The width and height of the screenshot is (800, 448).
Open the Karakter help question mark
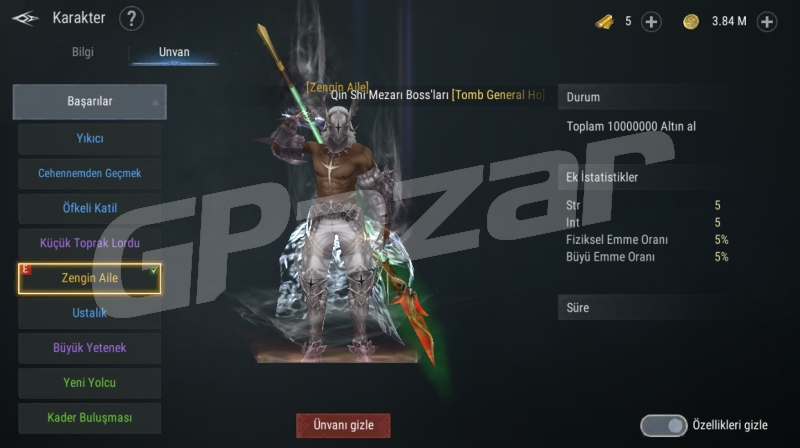point(131,18)
